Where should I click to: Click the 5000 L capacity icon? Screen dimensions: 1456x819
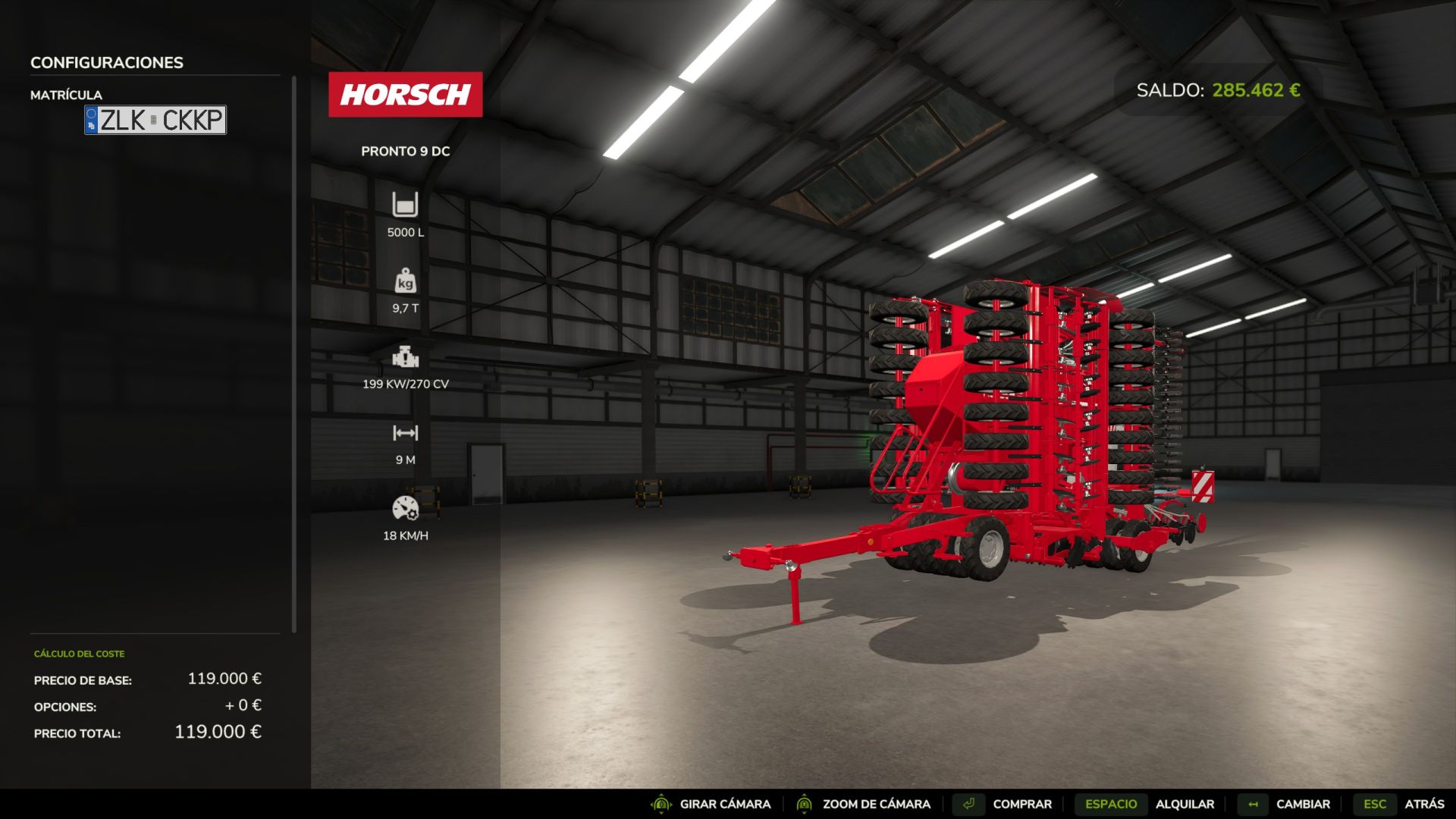[406, 205]
